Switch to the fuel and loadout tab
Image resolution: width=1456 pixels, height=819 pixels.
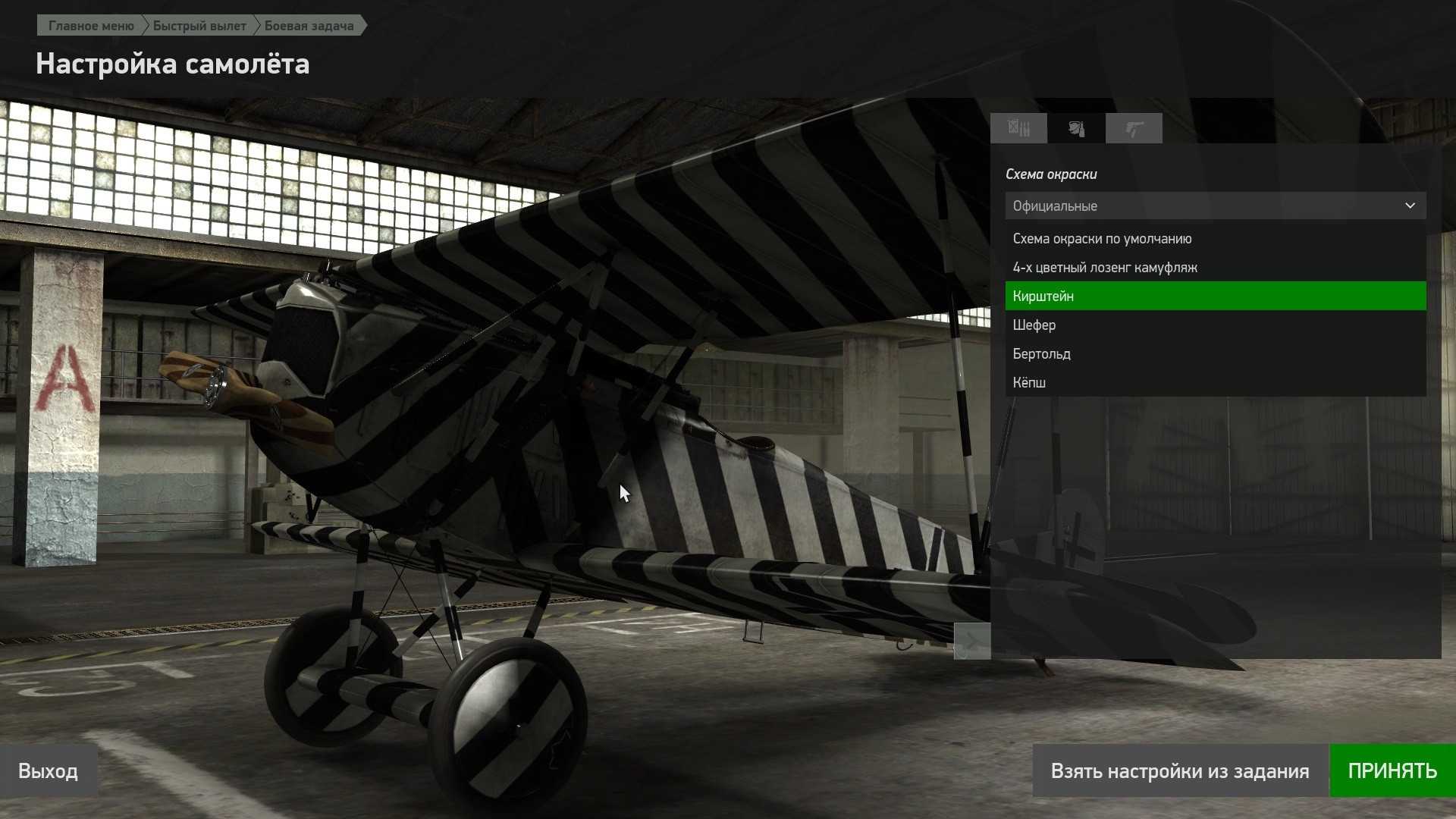[1018, 128]
